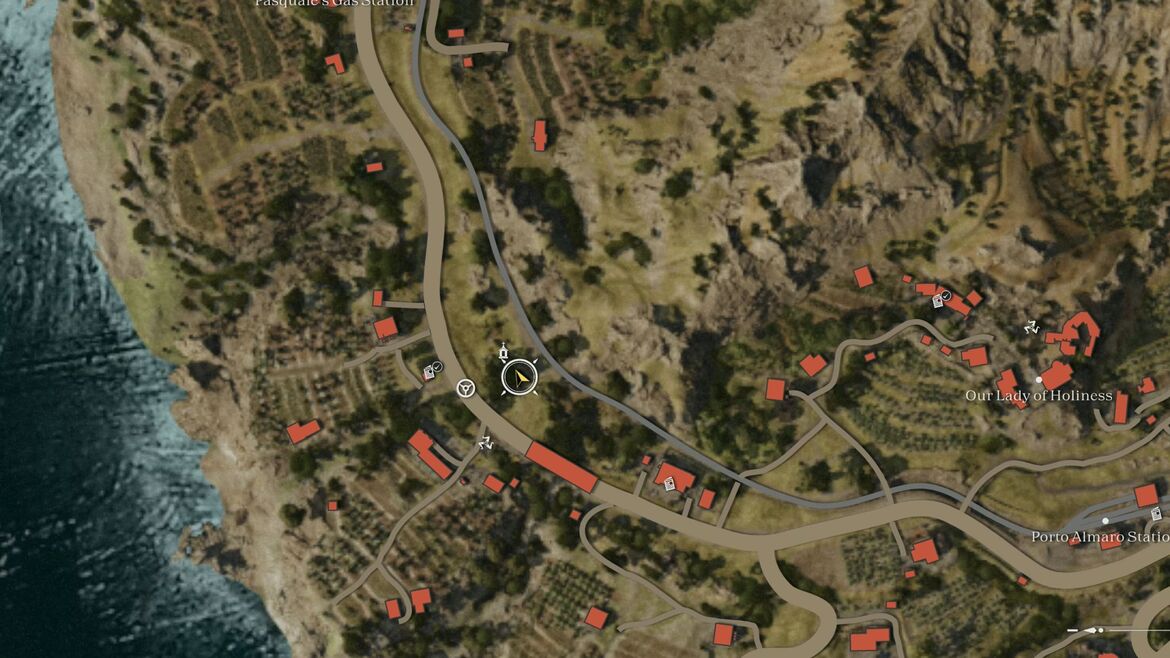Choose the trinacria marker near Our Lady of Holiness

[x=1031, y=326]
